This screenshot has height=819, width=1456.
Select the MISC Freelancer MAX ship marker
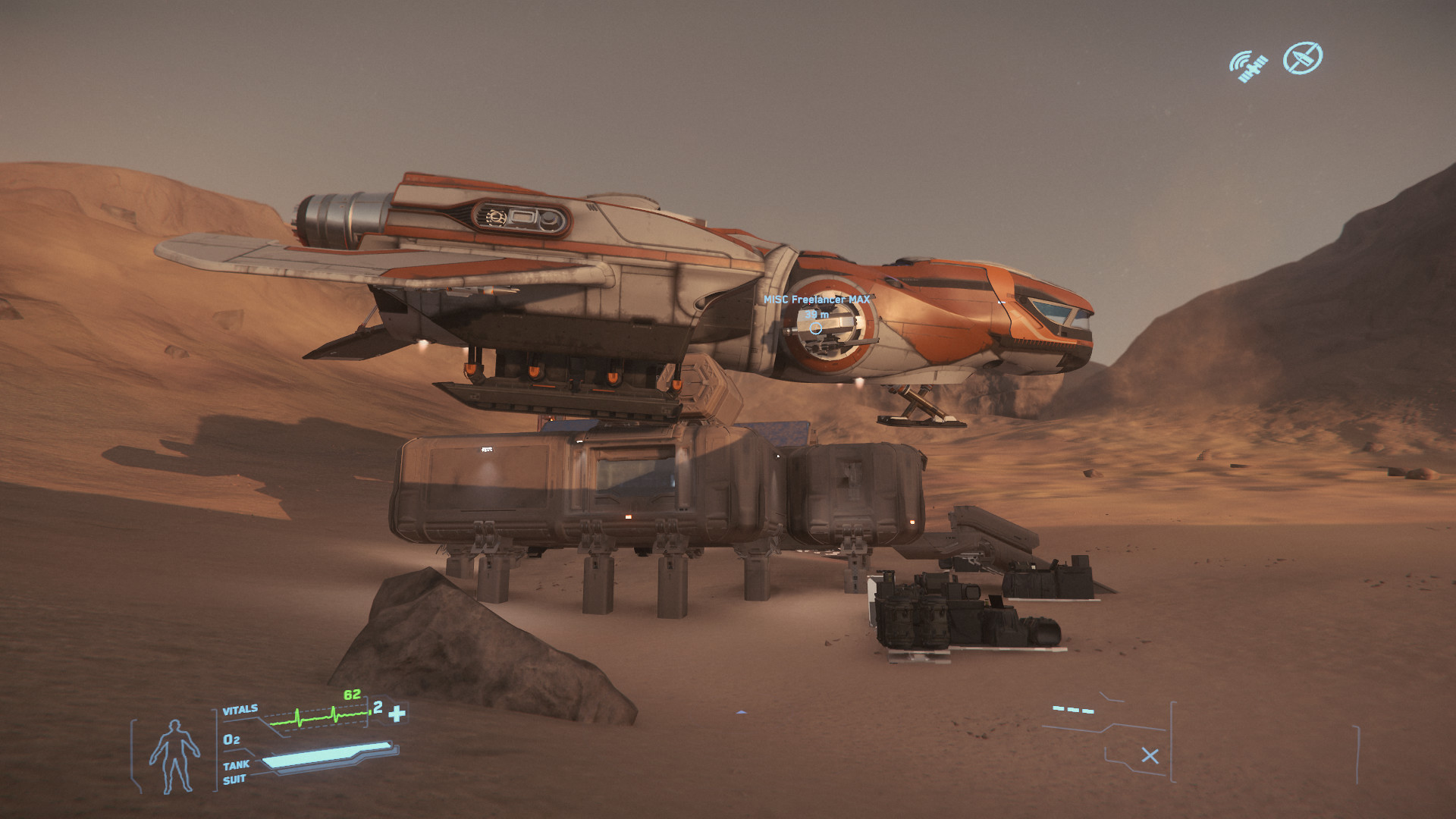coord(815,328)
